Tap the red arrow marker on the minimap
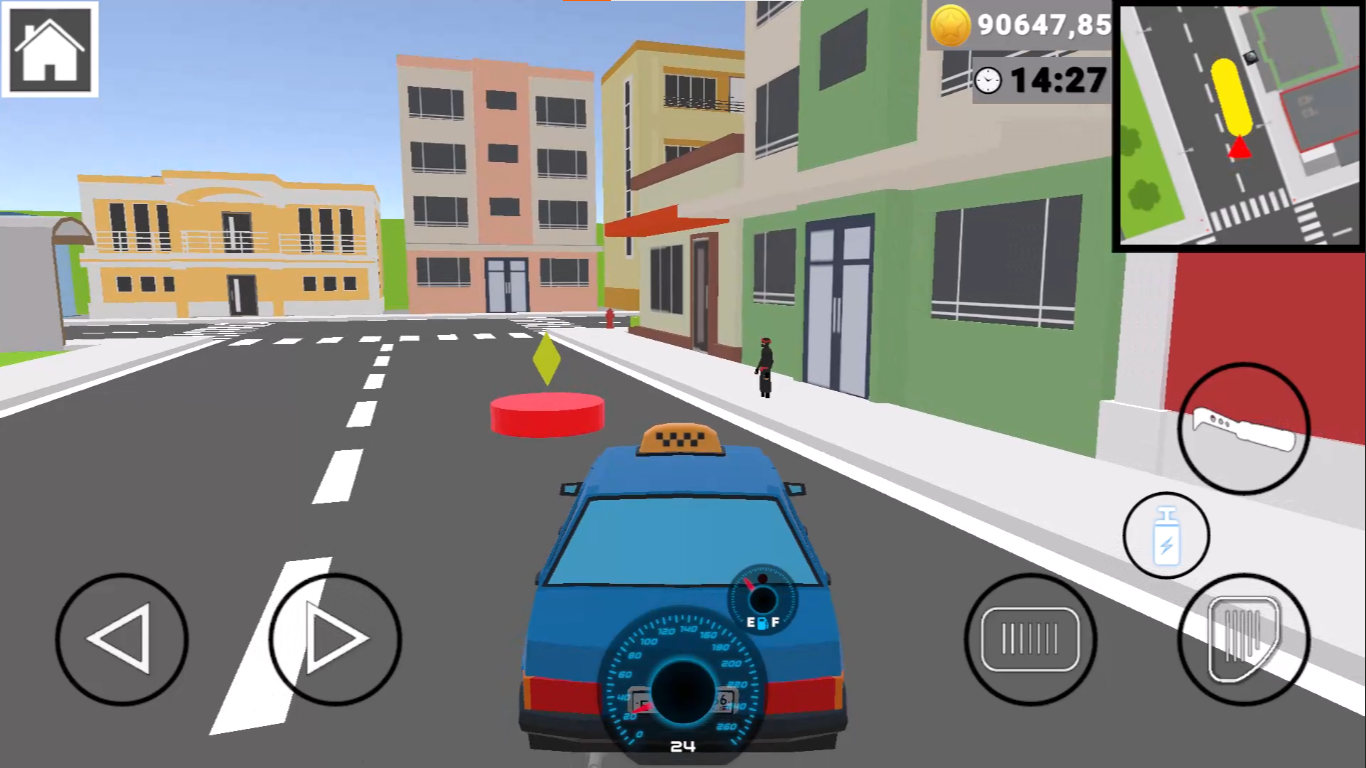Image resolution: width=1366 pixels, height=768 pixels. coord(1237,148)
